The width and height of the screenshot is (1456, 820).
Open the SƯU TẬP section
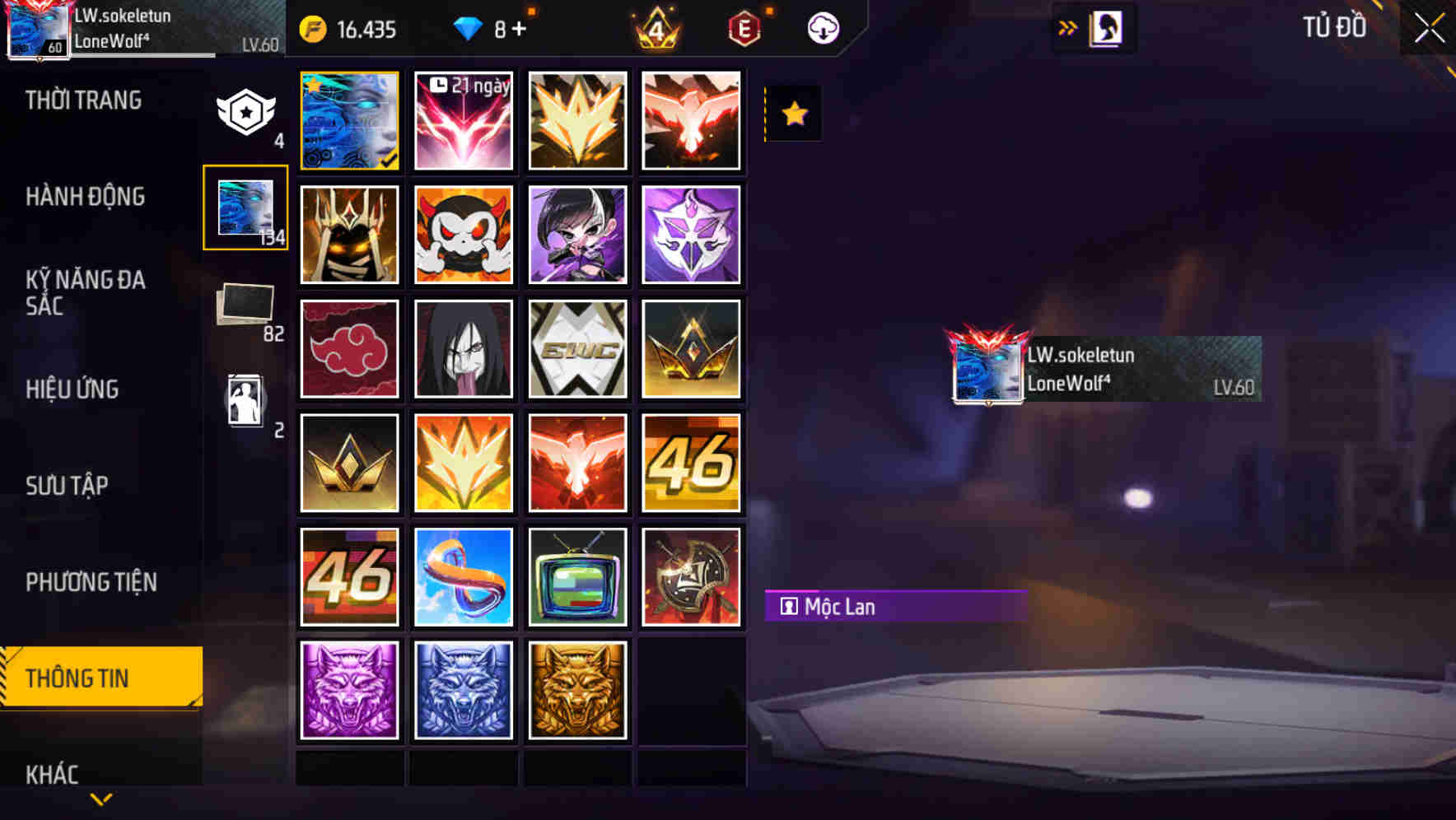[x=69, y=486]
